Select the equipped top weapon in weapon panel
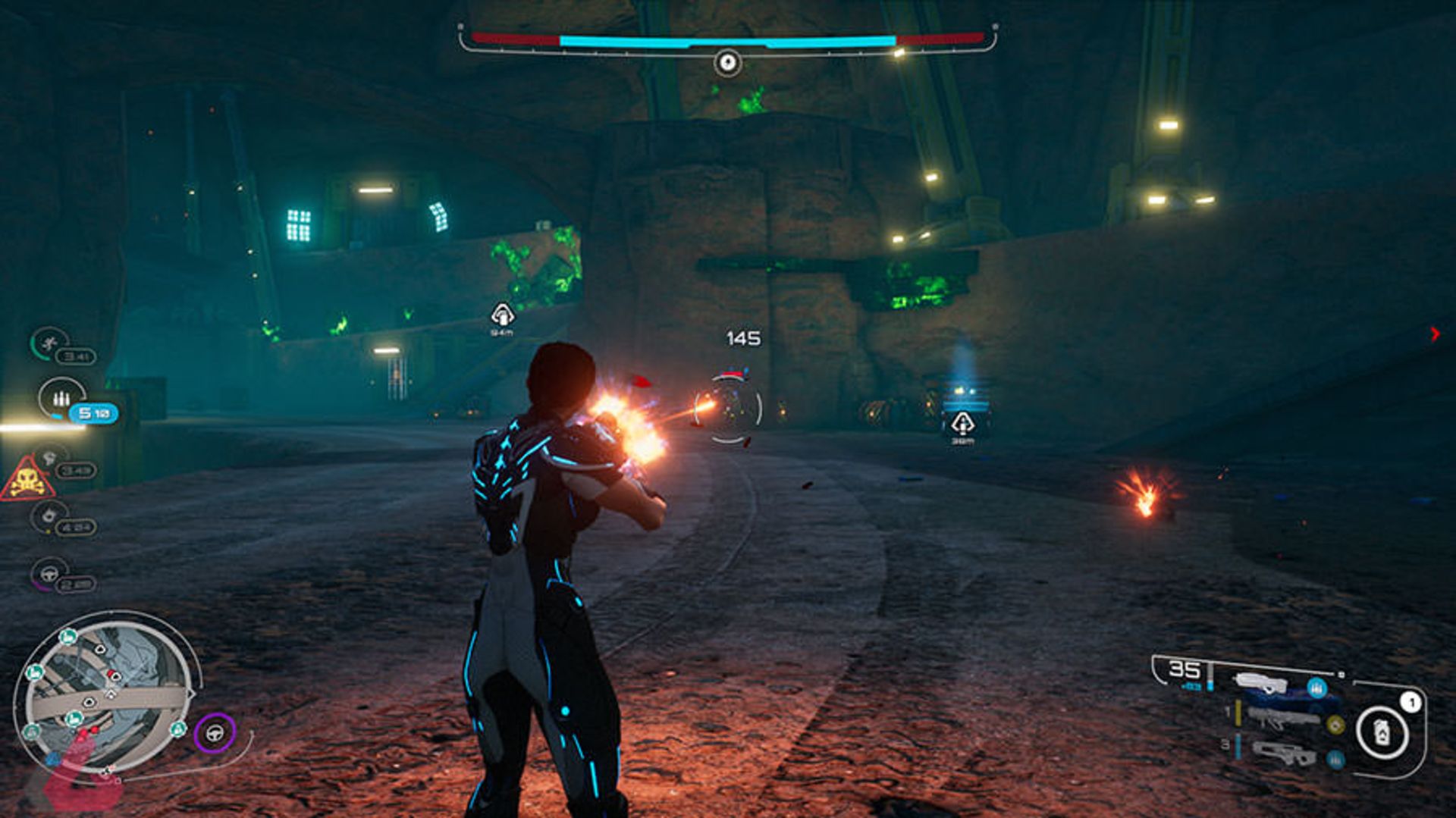 (x=1261, y=683)
